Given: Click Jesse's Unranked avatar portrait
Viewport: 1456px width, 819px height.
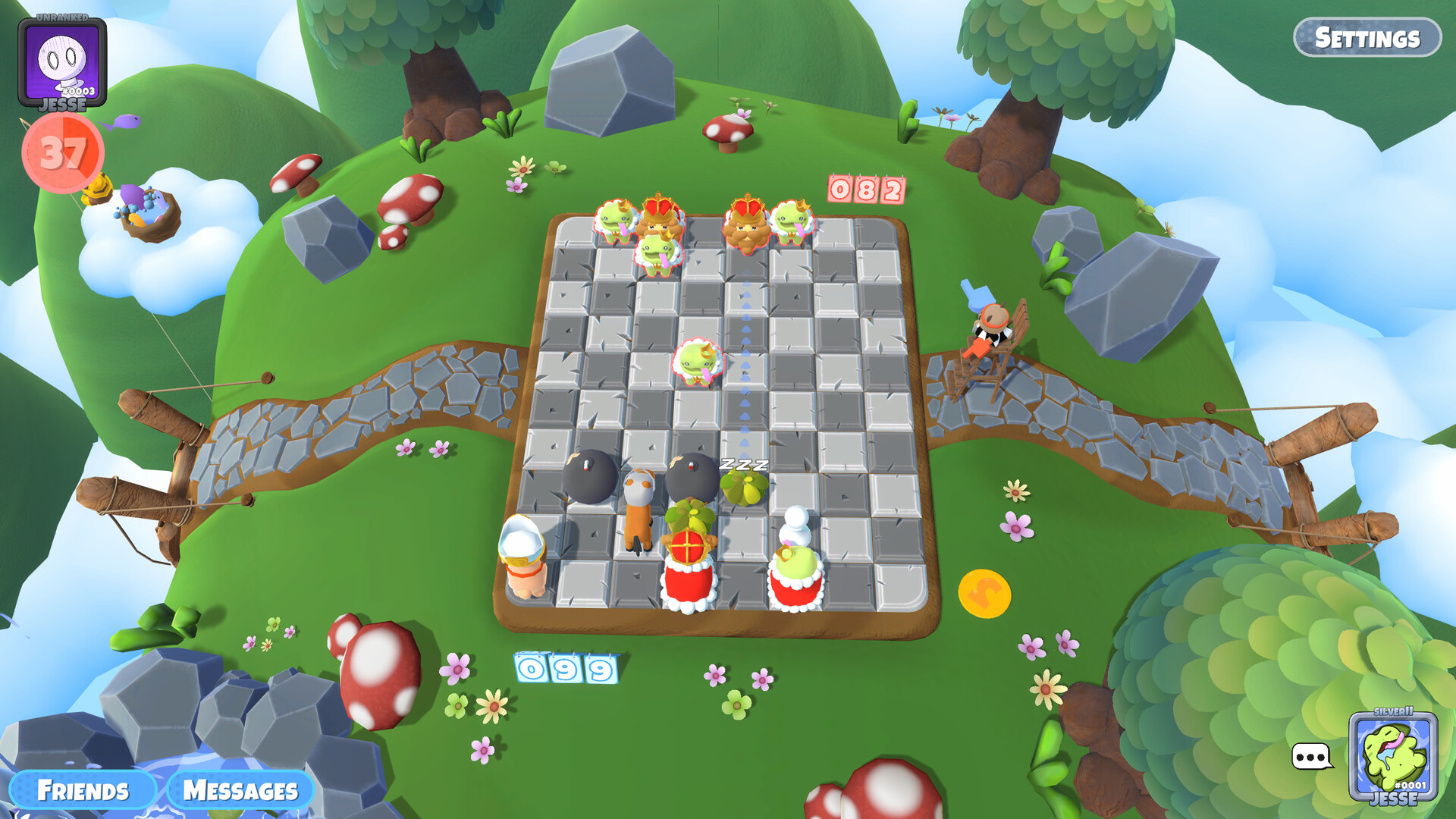Looking at the screenshot, I should pos(64,59).
